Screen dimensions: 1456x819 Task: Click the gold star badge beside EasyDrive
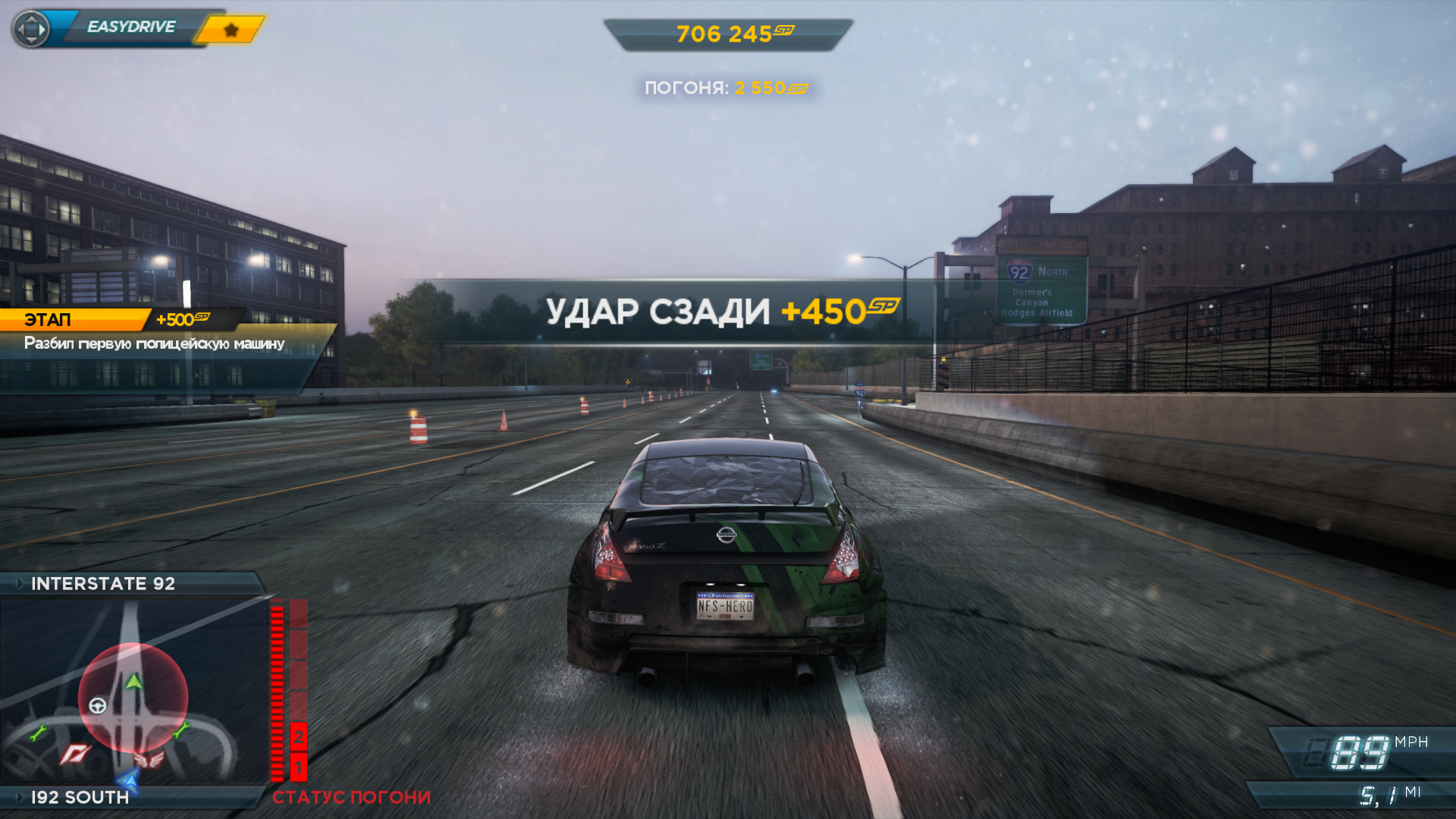click(231, 30)
